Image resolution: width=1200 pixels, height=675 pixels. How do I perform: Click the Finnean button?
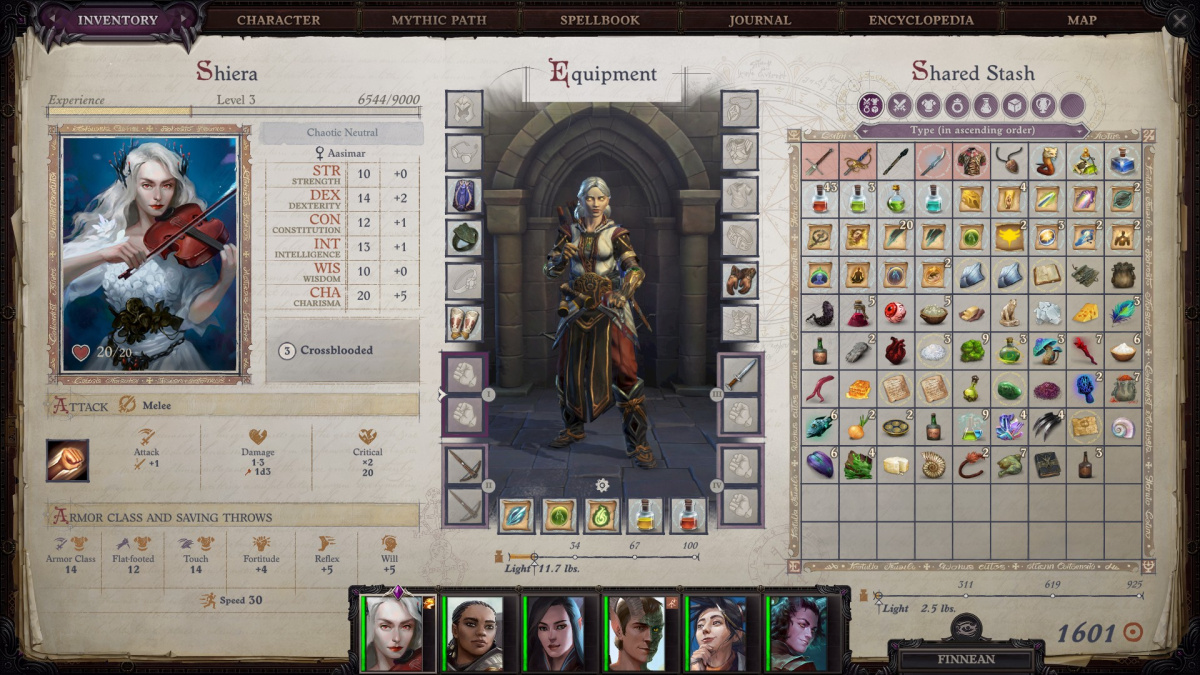[x=965, y=660]
